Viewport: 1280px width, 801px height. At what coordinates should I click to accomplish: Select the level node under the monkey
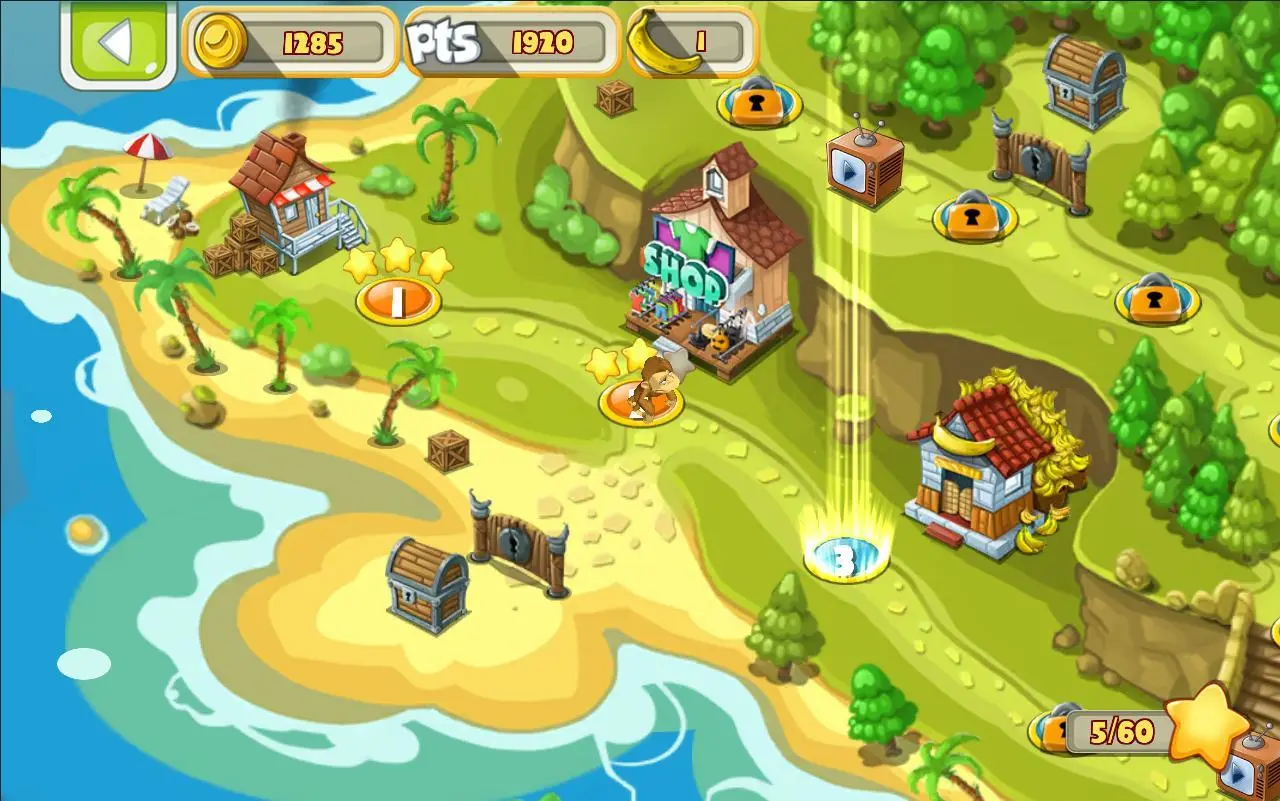(641, 404)
